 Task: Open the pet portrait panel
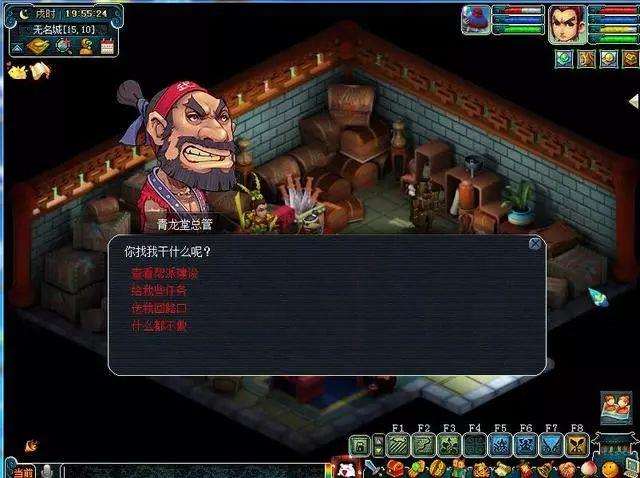pos(476,20)
